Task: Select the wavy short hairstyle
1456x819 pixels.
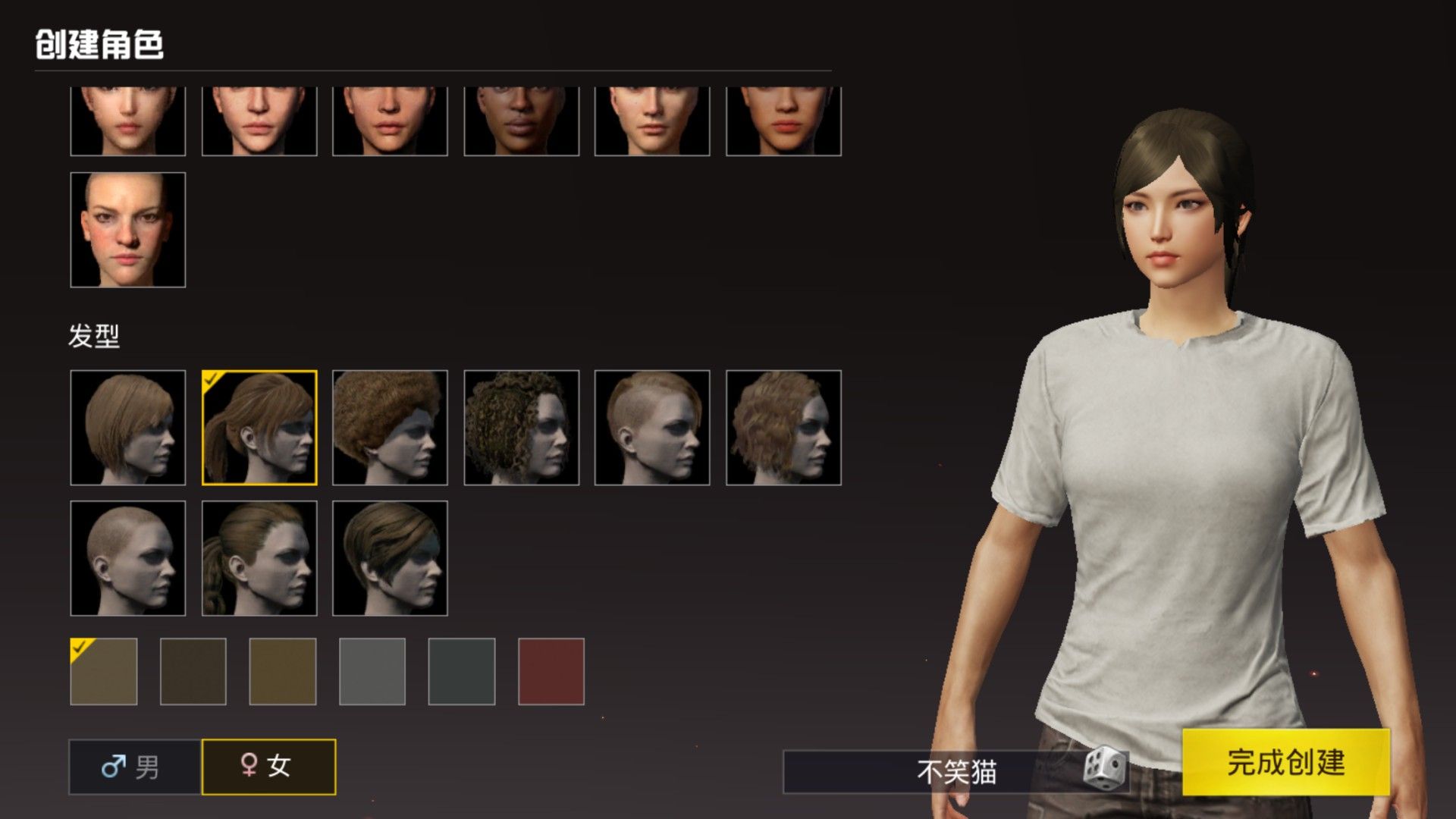Action: point(783,428)
